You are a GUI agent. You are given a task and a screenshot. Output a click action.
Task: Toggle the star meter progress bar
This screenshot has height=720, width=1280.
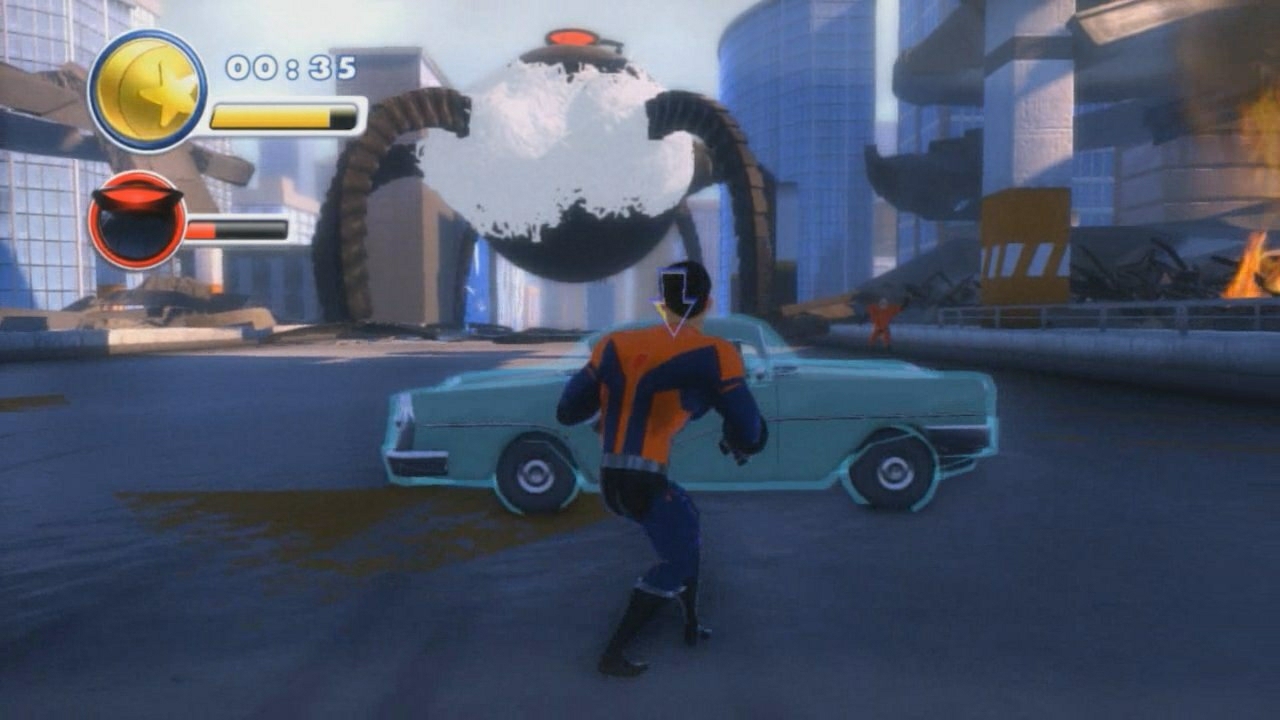tap(283, 117)
